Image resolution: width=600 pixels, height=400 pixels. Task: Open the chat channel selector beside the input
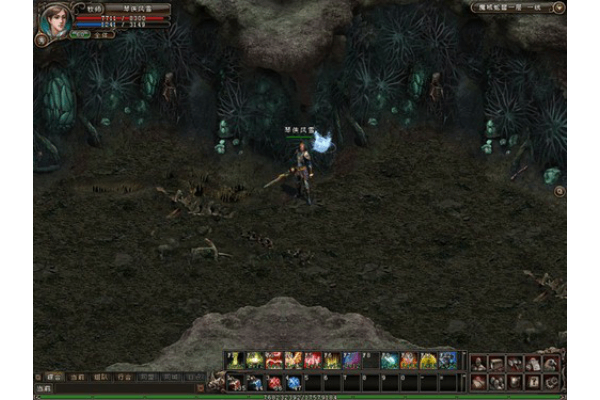coord(44,388)
